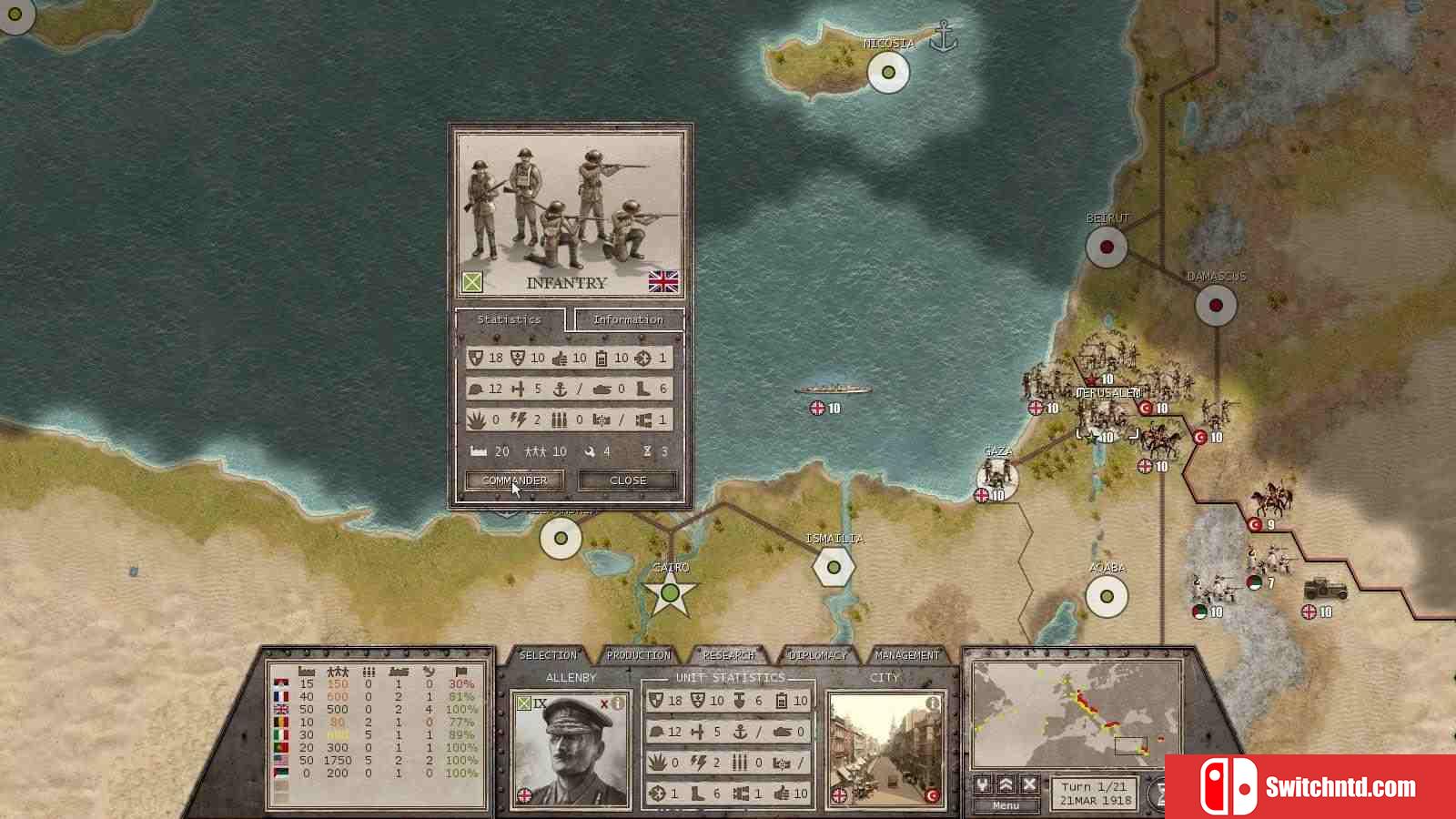Close the infantry unit popup
Viewport: 1456px width, 819px height.
click(x=628, y=480)
